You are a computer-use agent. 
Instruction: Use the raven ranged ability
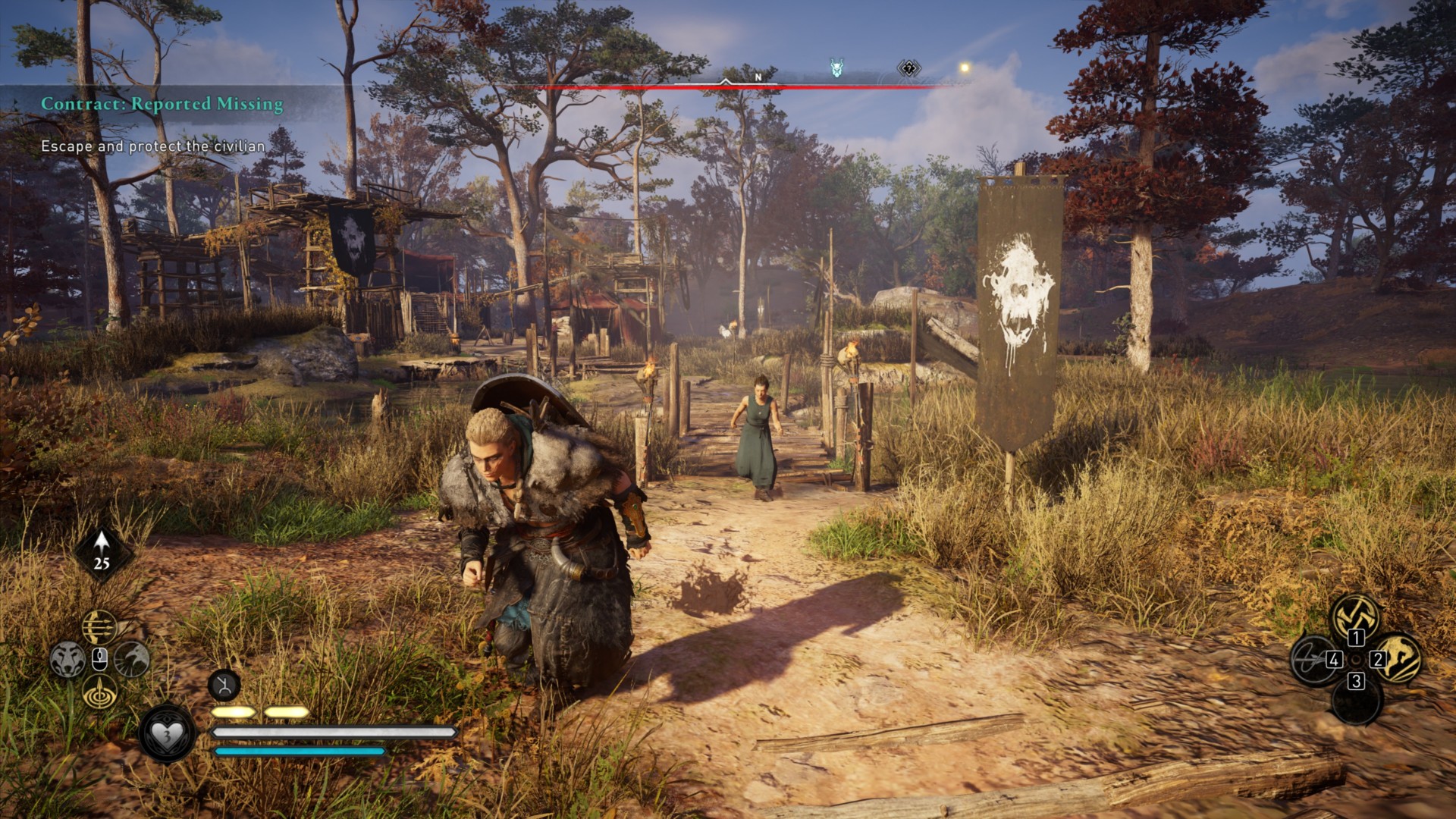pos(132,659)
